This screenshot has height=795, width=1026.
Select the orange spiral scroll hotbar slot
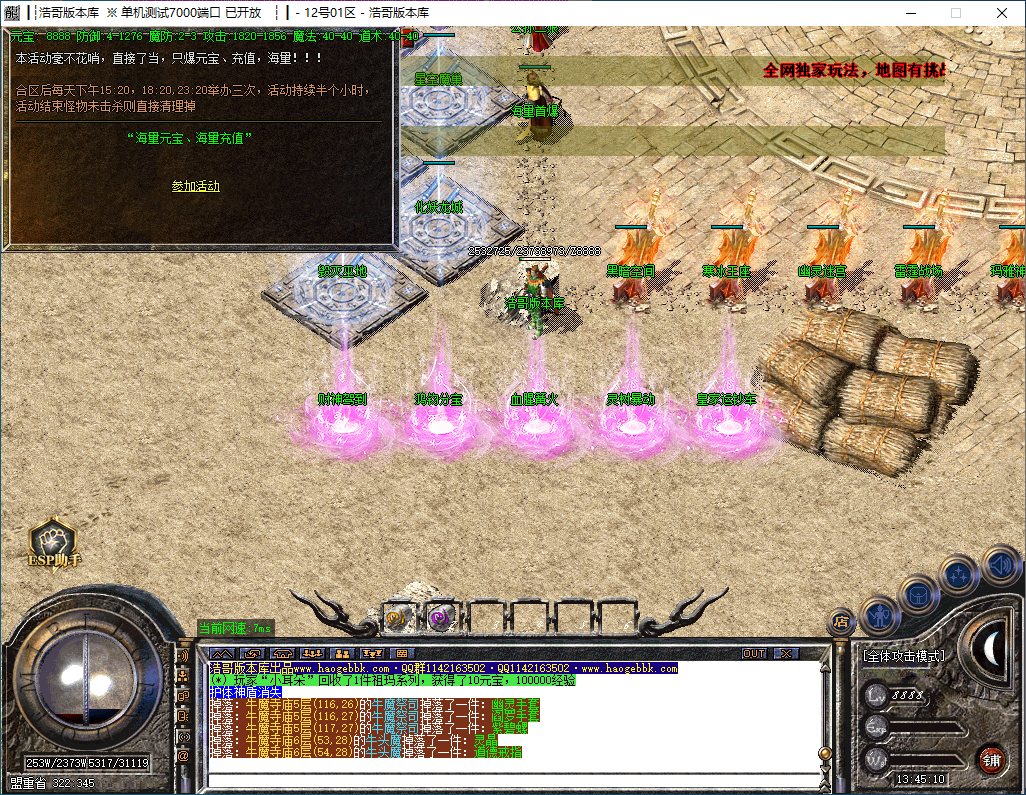pyautogui.click(x=397, y=618)
